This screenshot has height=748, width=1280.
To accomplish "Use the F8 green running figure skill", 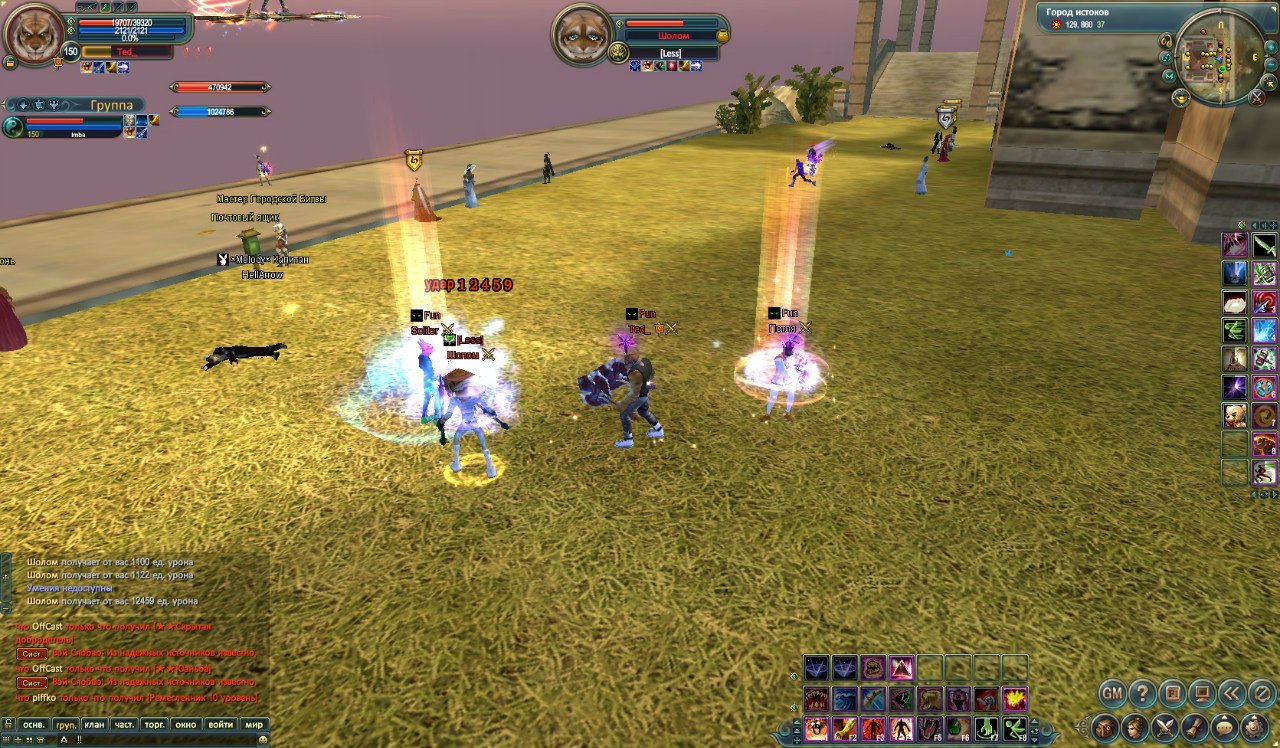I will pyautogui.click(x=1015, y=728).
